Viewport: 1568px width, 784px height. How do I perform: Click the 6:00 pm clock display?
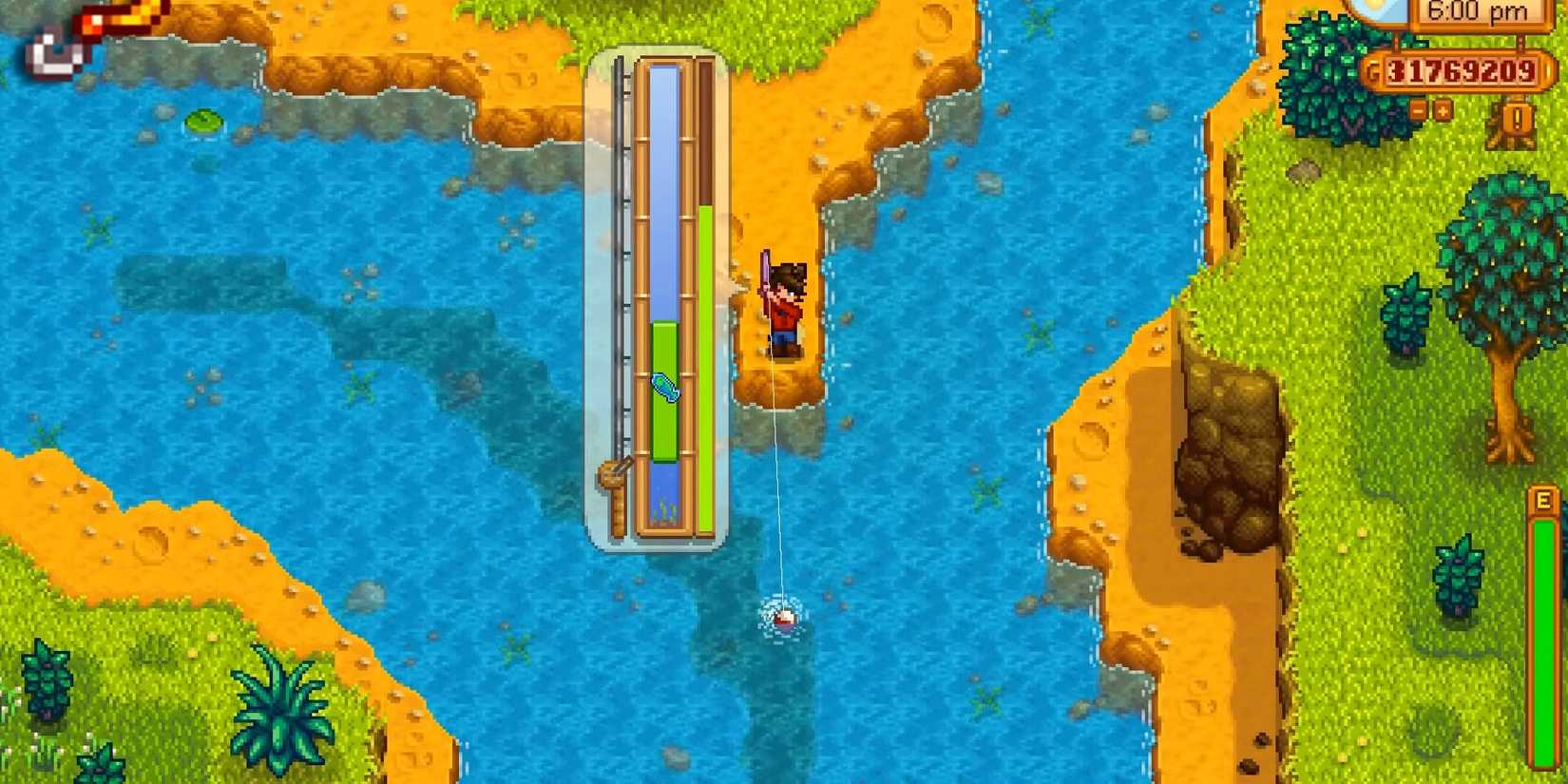[1479, 12]
